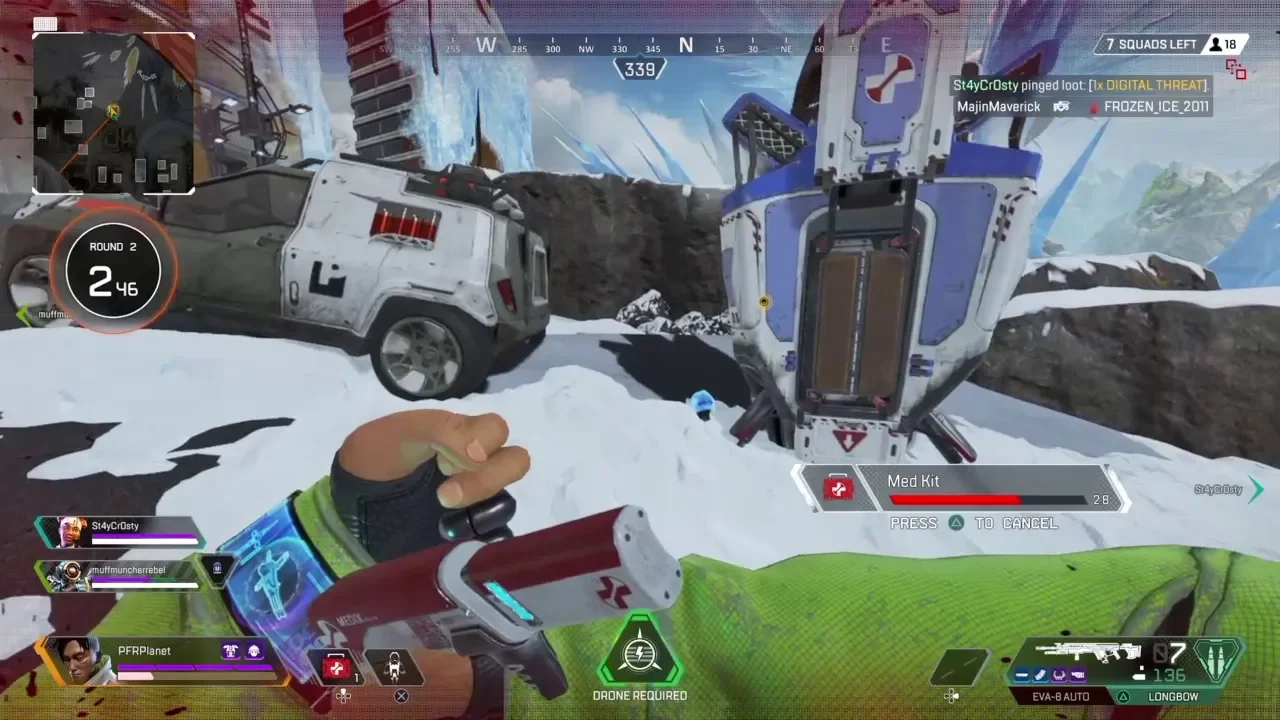Click the Med Kit icon in the use prompt
The width and height of the screenshot is (1280, 720).
pos(838,488)
